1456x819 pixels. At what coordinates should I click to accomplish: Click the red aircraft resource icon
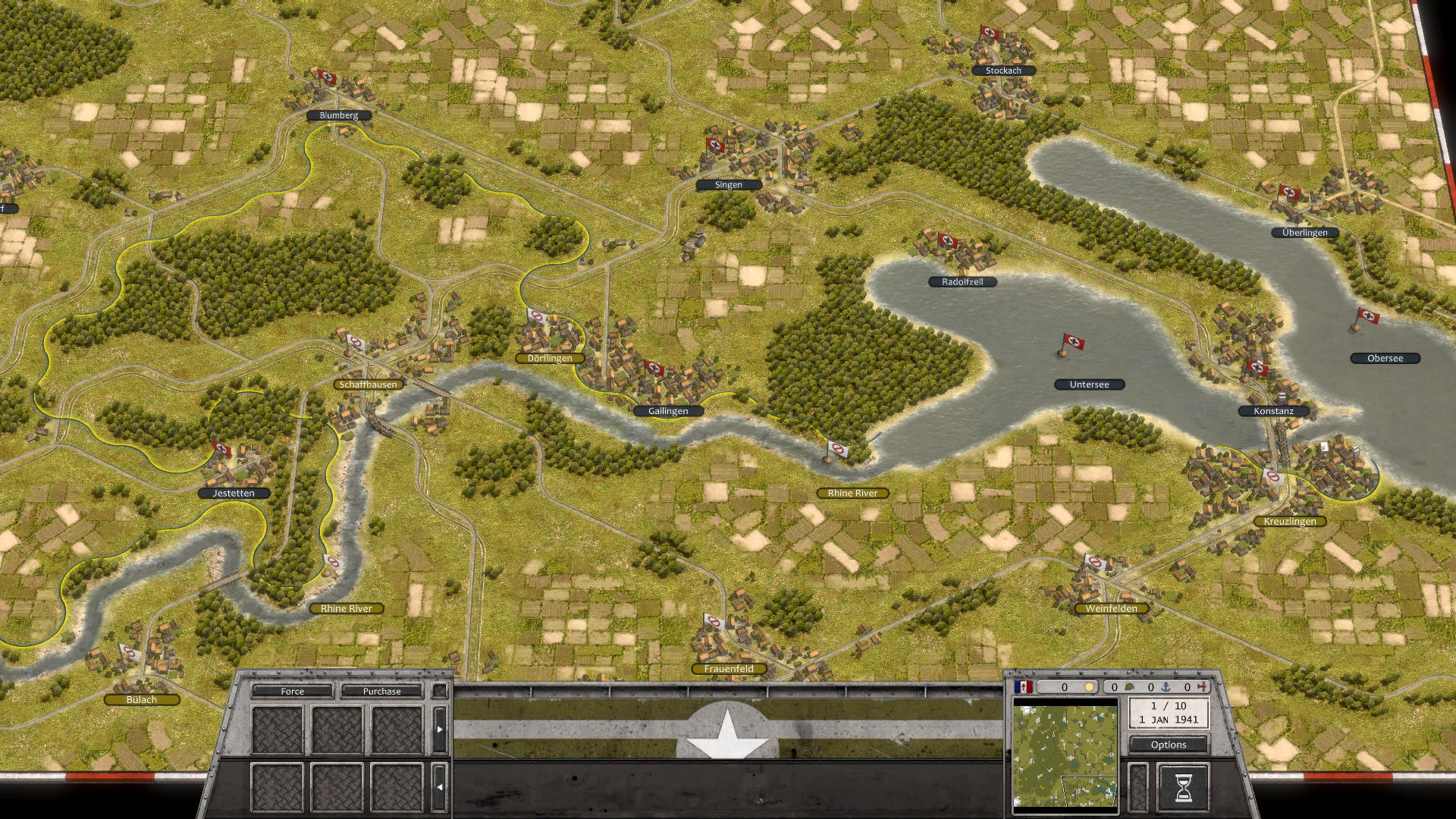tap(1202, 686)
